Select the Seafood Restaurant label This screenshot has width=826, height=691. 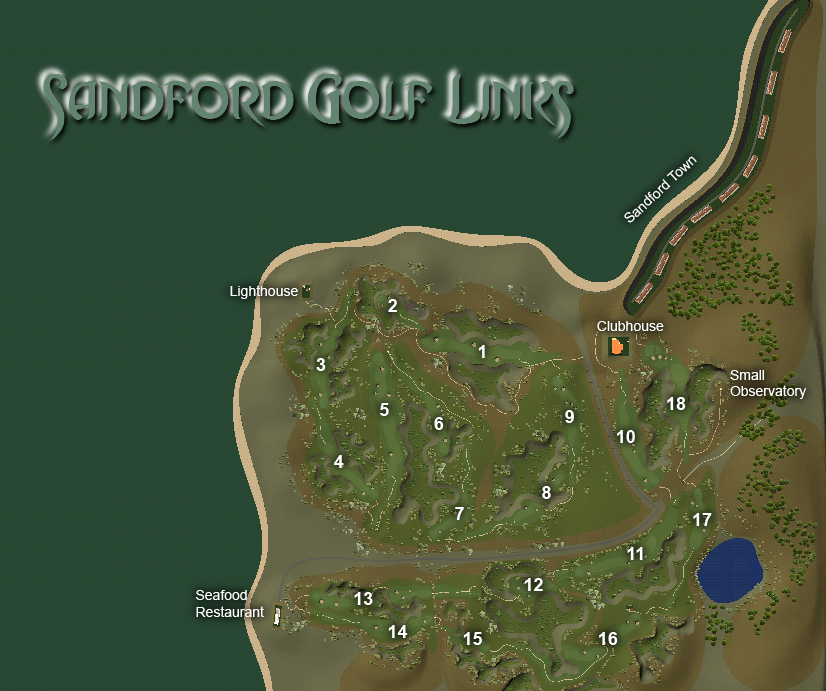[x=229, y=604]
